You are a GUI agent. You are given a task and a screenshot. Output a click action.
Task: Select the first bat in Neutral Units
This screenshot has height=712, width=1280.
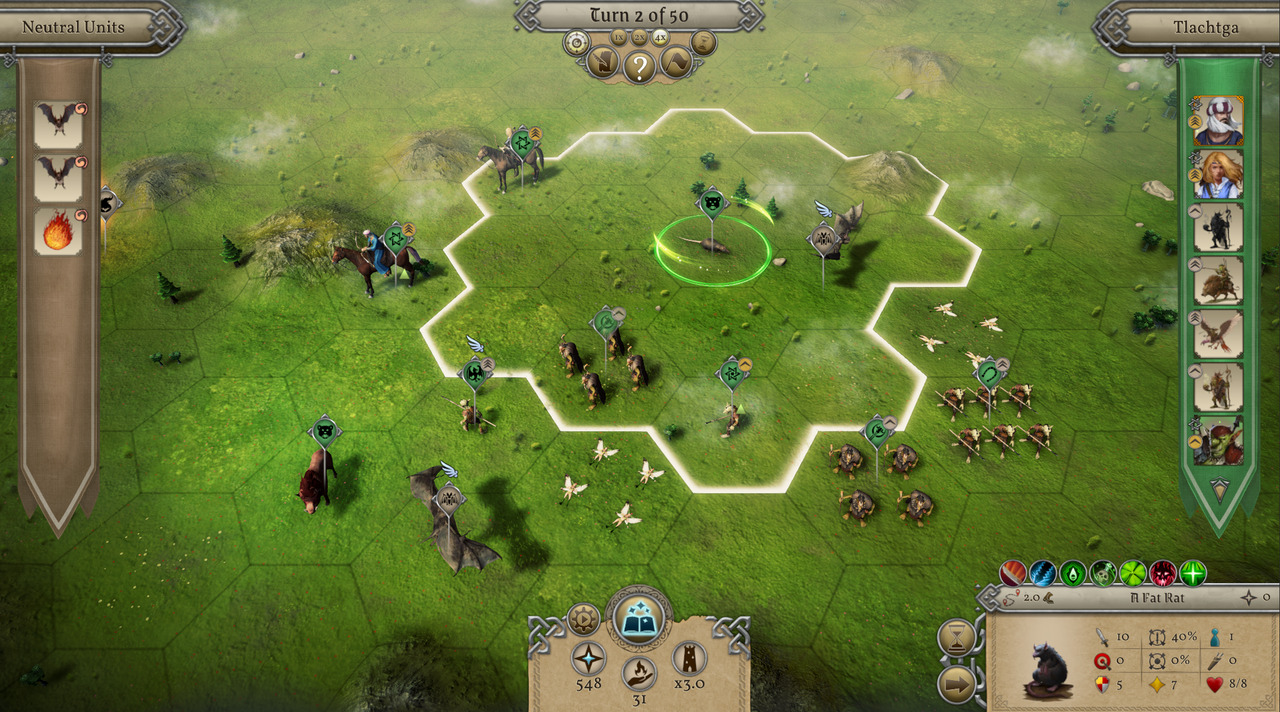[x=58, y=124]
